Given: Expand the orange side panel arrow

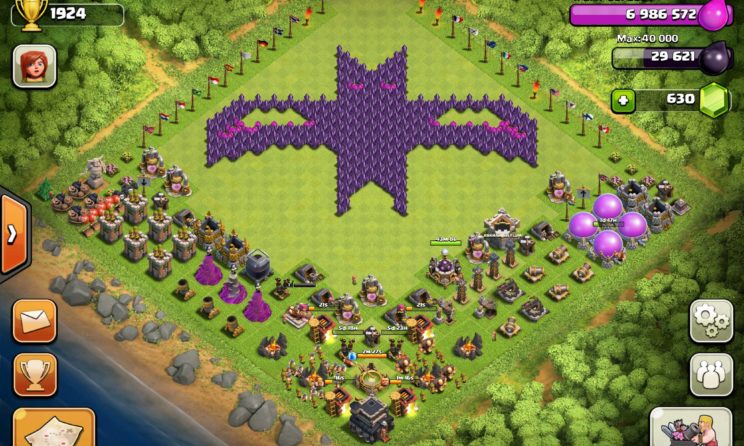Looking at the screenshot, I should coord(14,234).
